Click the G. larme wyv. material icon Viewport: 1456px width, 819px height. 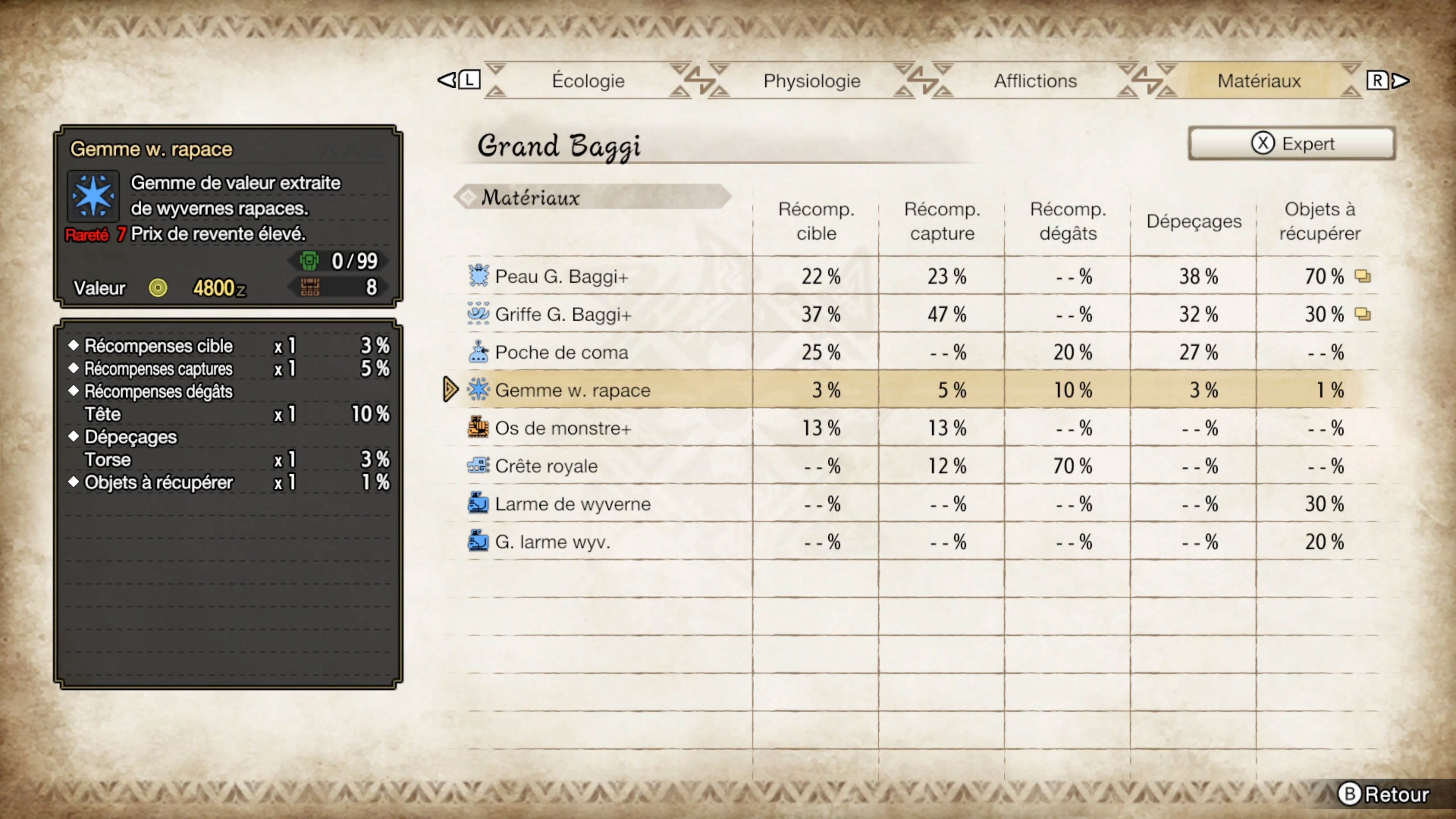478,541
